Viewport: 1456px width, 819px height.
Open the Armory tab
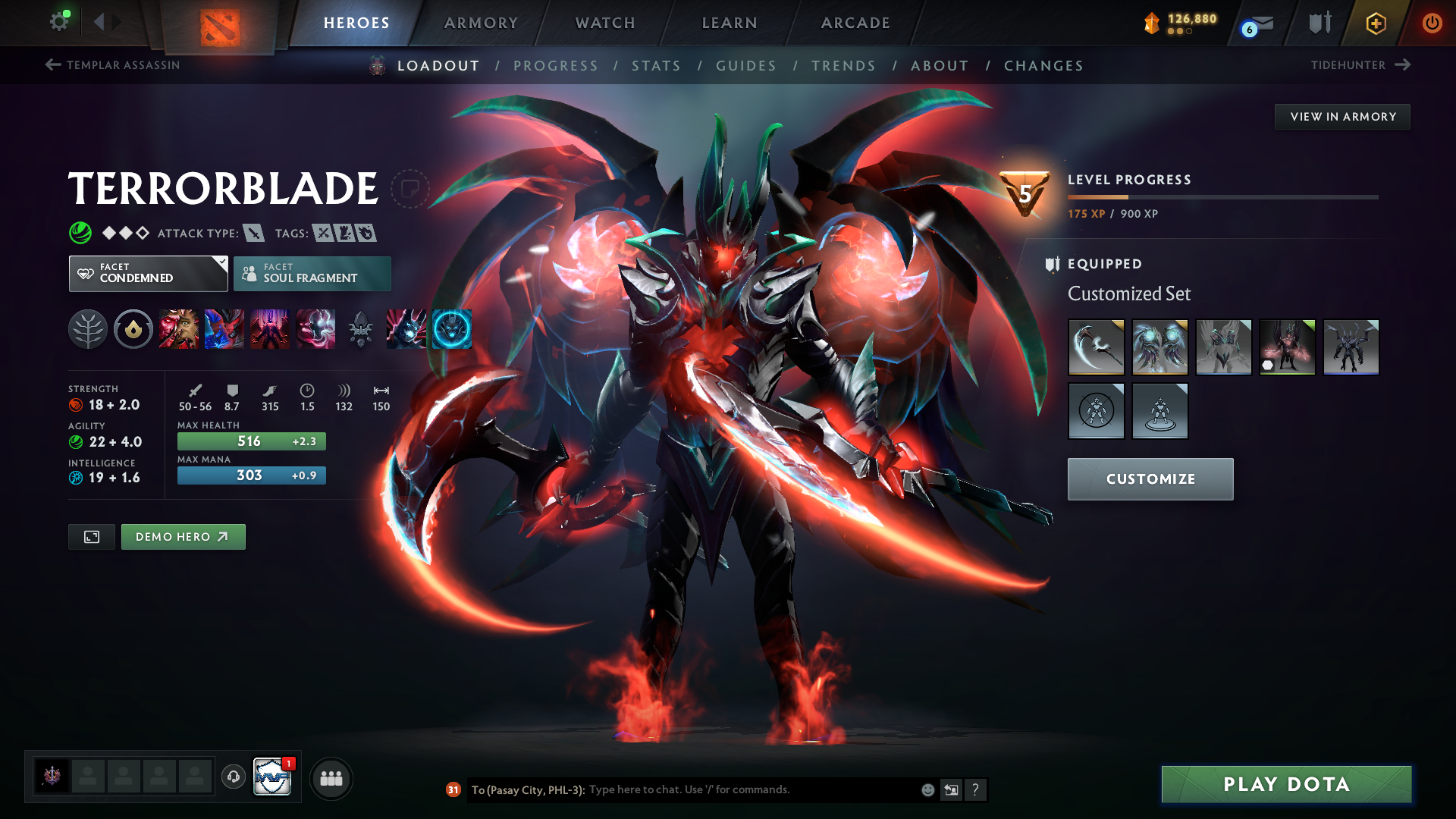click(x=481, y=23)
